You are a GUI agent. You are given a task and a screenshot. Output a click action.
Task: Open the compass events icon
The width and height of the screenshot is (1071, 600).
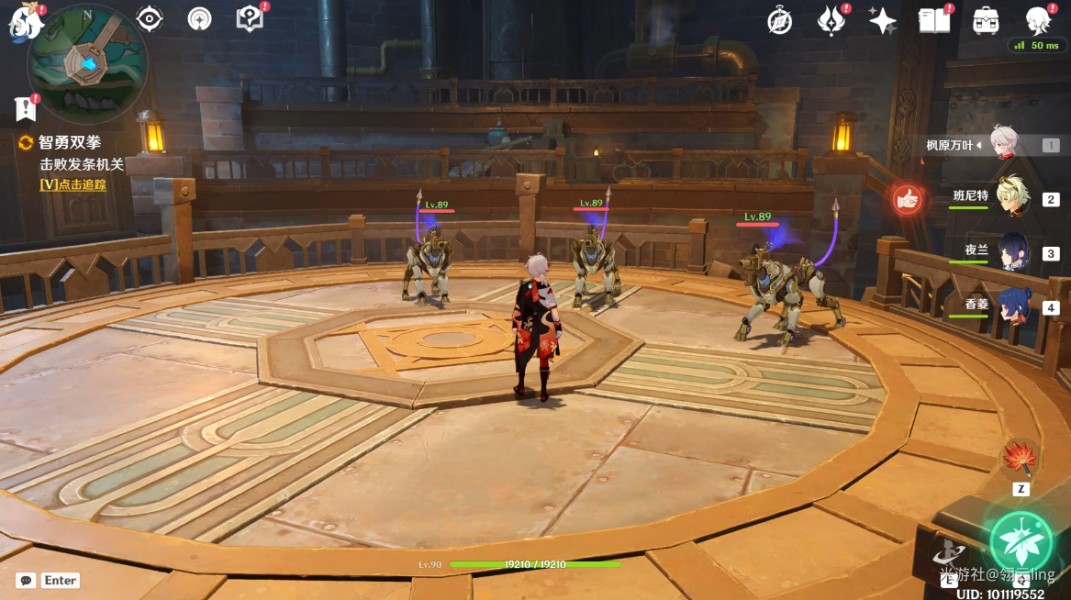click(x=779, y=20)
